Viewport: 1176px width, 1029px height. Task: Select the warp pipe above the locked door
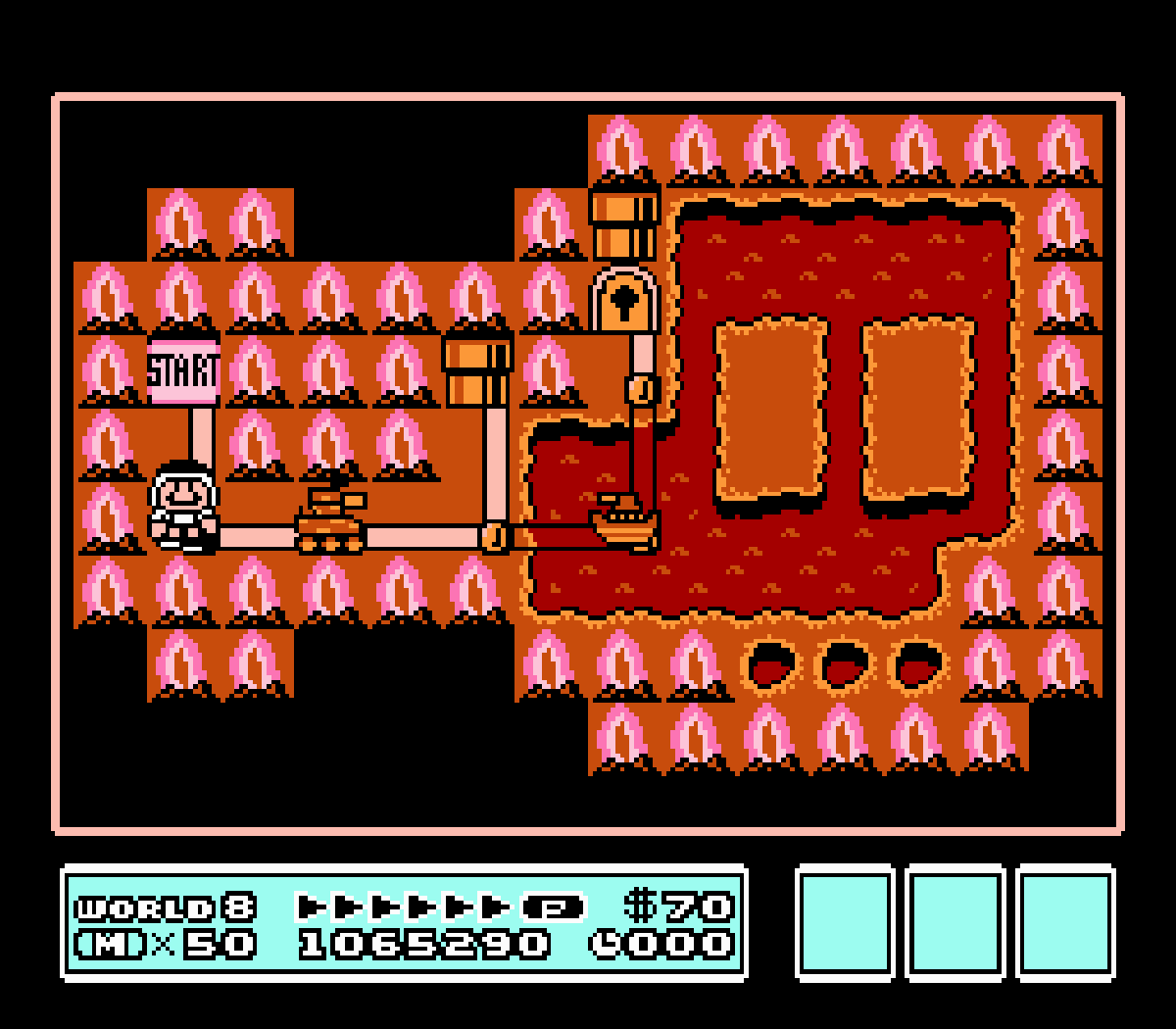(x=624, y=224)
